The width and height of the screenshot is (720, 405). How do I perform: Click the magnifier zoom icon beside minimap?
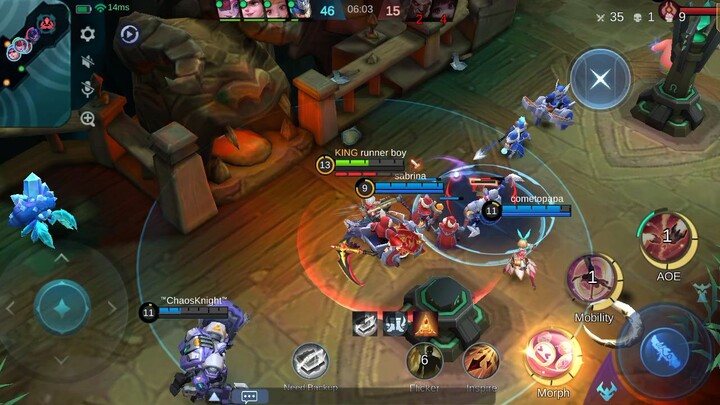click(88, 119)
